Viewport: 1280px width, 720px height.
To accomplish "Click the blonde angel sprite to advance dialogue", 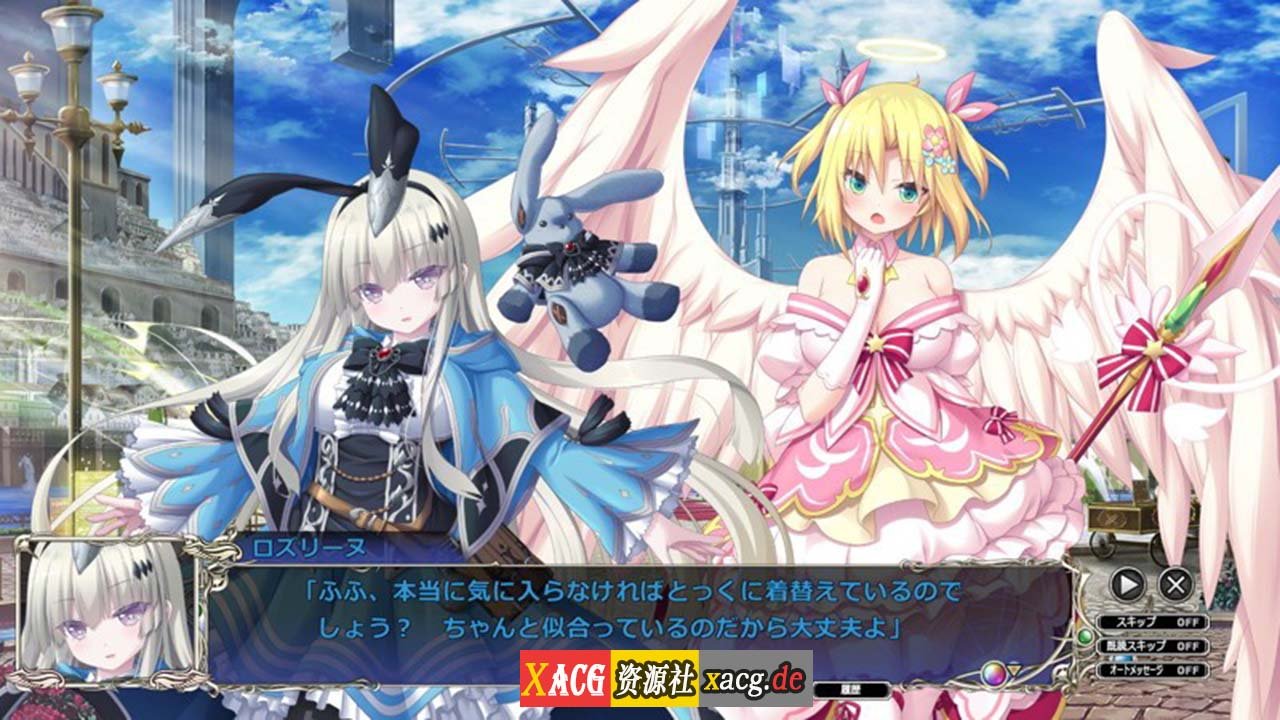I will tap(880, 300).
